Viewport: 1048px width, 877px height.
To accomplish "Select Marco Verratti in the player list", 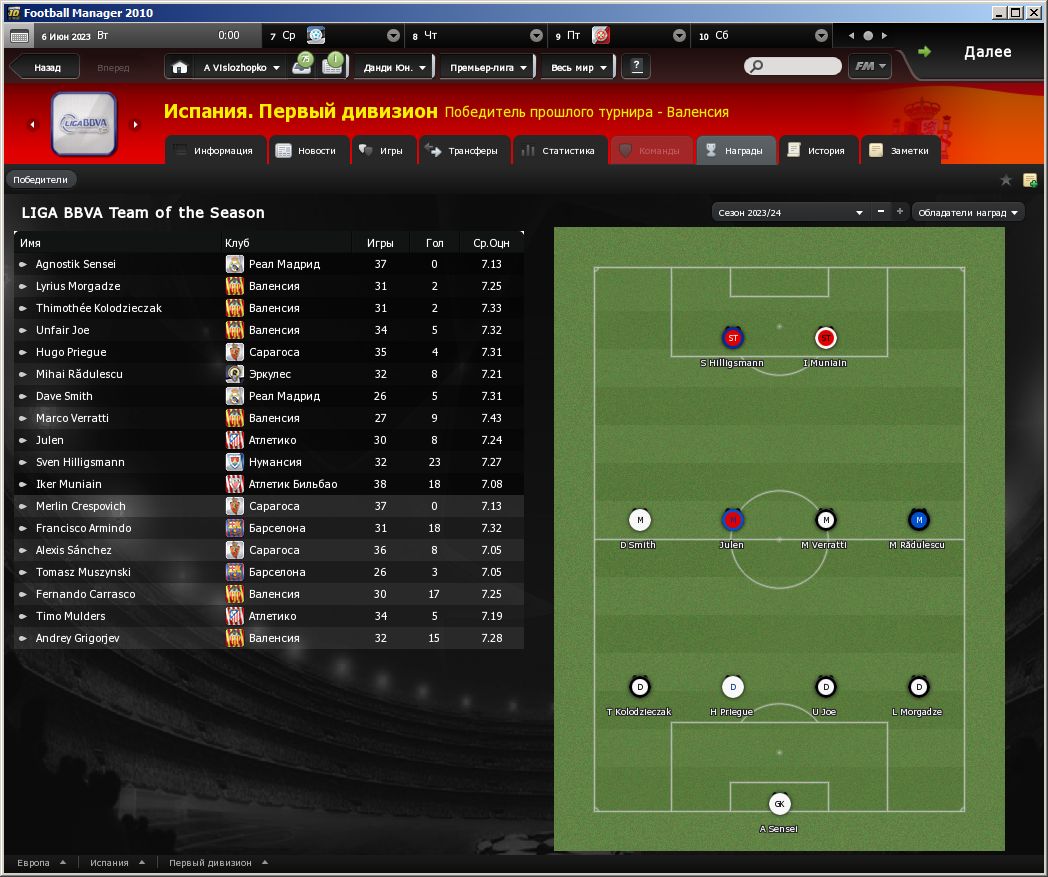I will pyautogui.click(x=72, y=418).
